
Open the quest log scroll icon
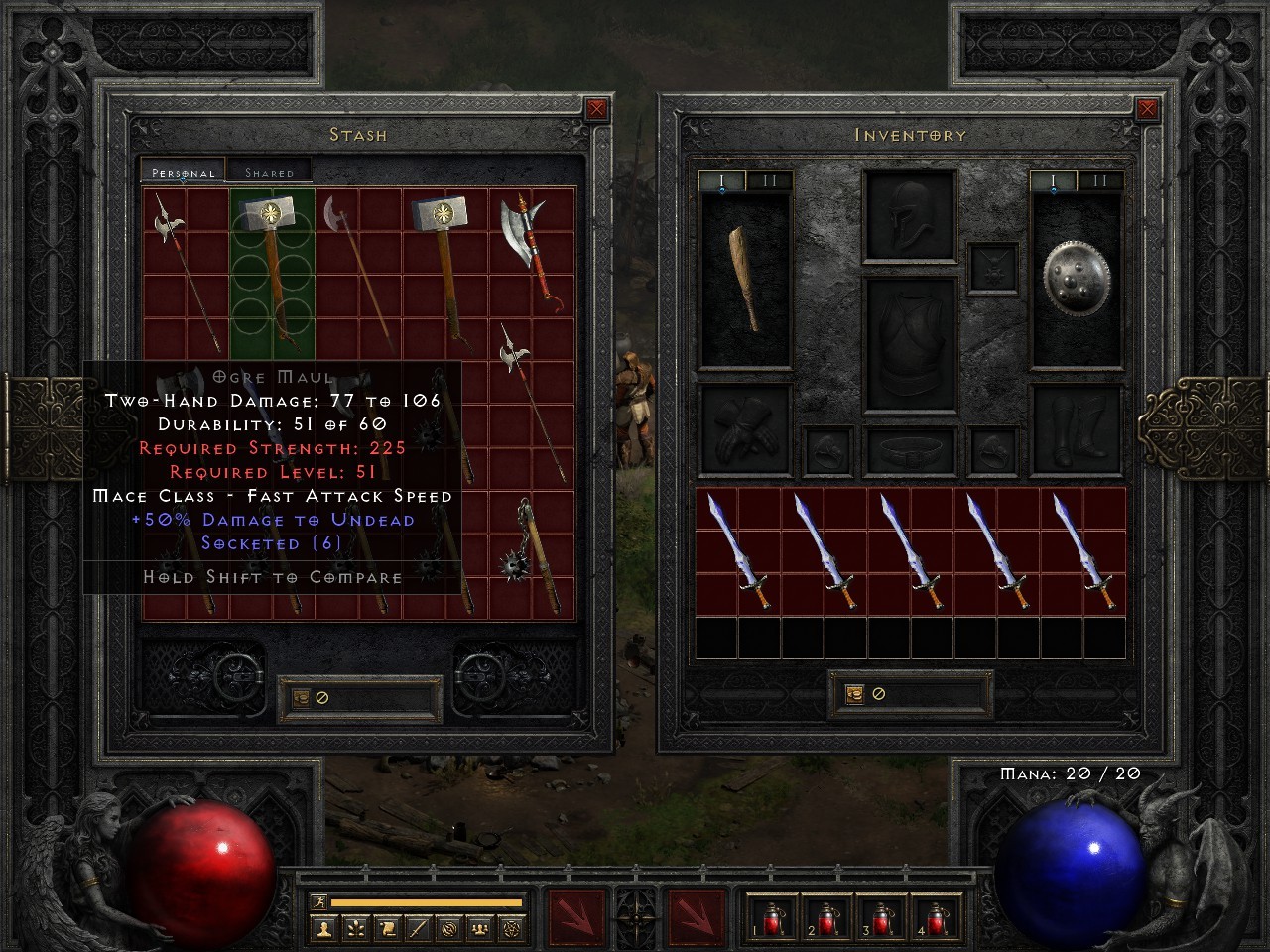click(387, 928)
